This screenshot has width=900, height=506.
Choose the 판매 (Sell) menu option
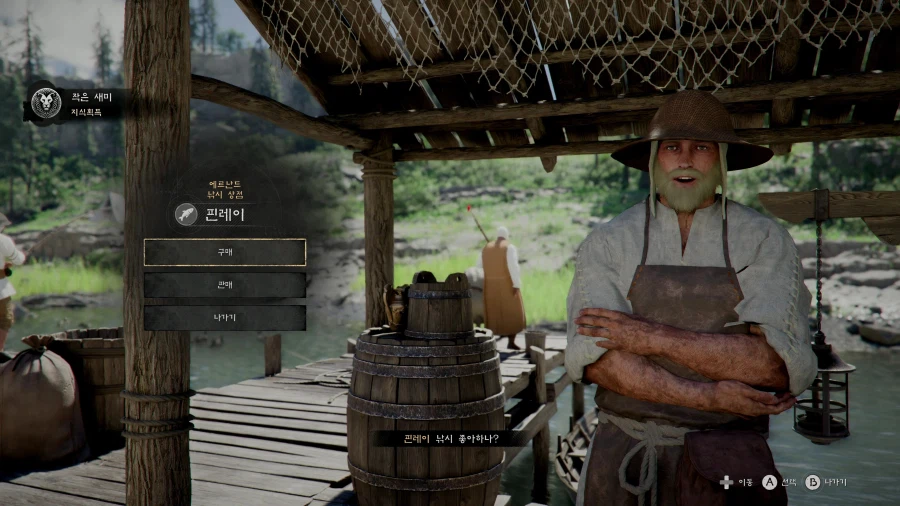coord(225,285)
